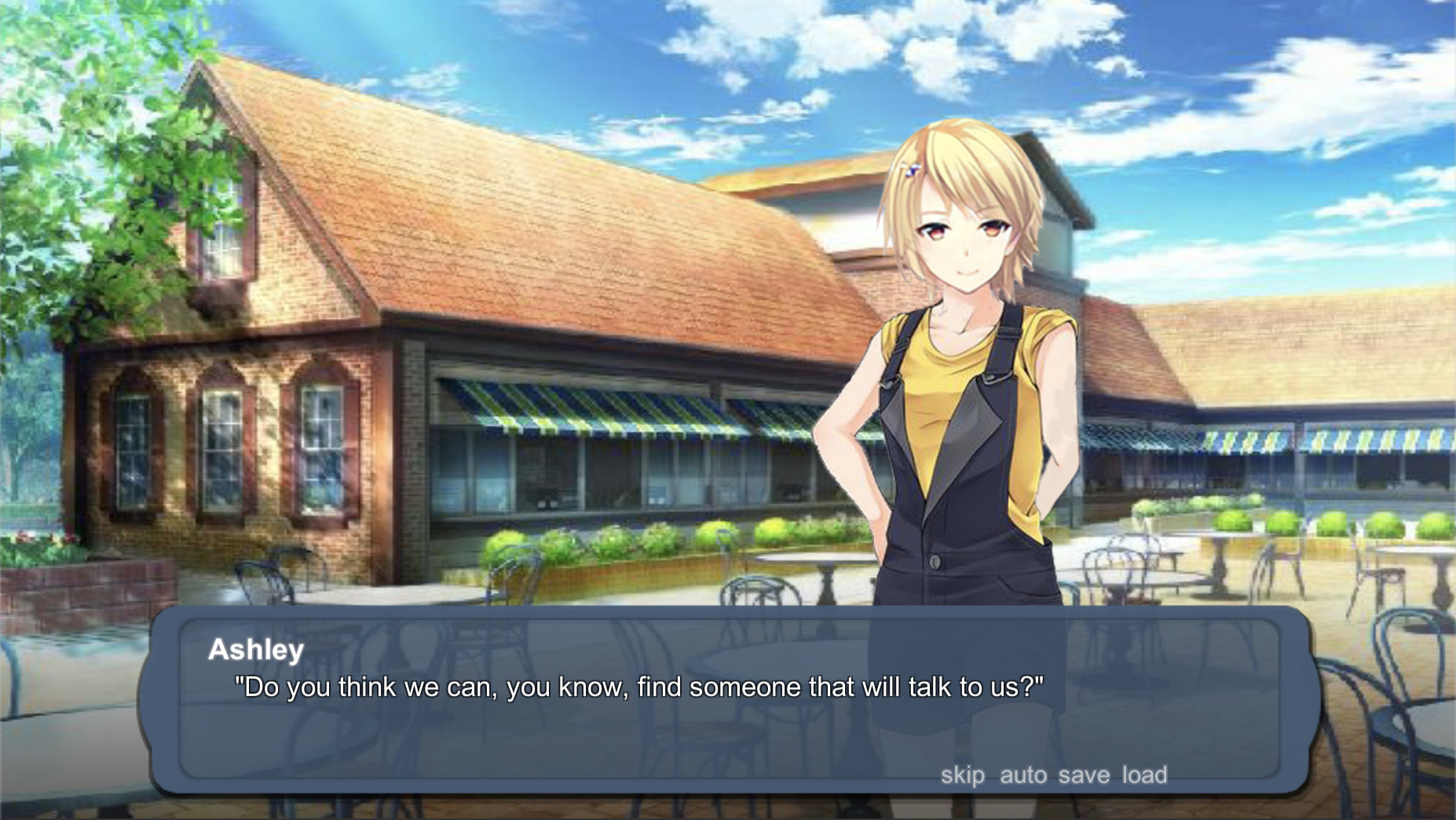Open the save game menu

[1084, 775]
